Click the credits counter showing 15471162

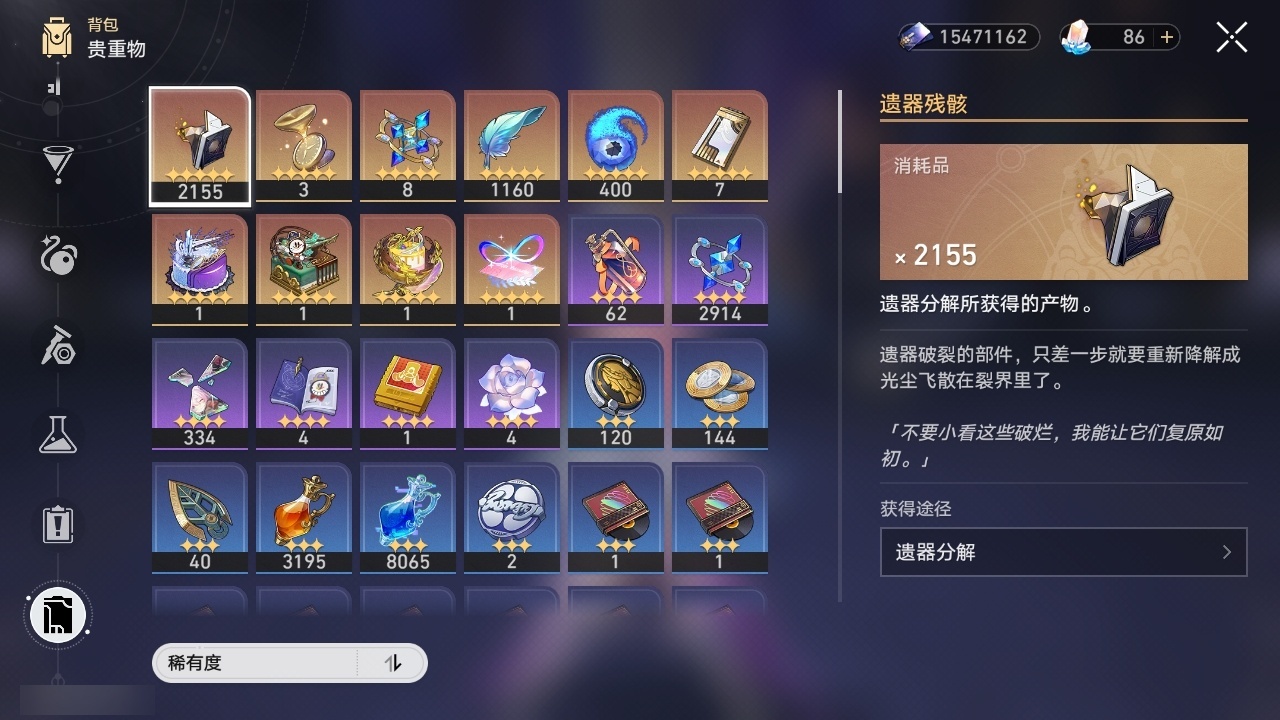(x=967, y=37)
